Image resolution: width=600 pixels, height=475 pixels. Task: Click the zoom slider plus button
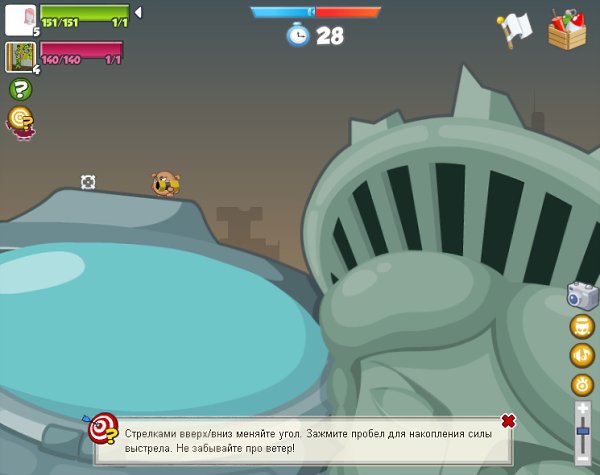pyautogui.click(x=583, y=409)
